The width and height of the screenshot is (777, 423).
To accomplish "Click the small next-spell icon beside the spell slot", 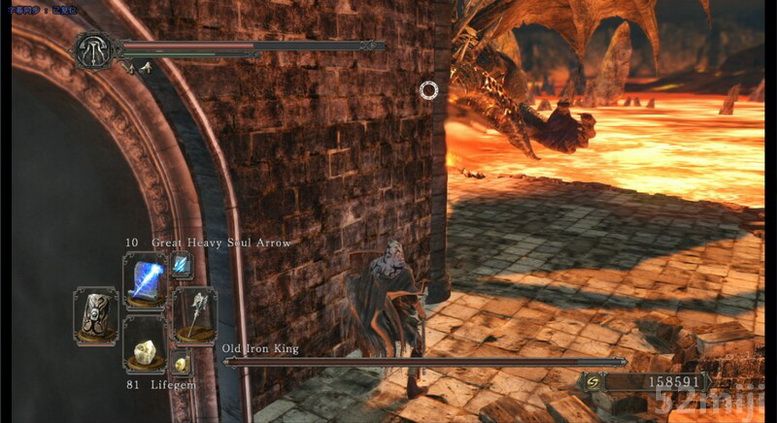I will [x=181, y=264].
